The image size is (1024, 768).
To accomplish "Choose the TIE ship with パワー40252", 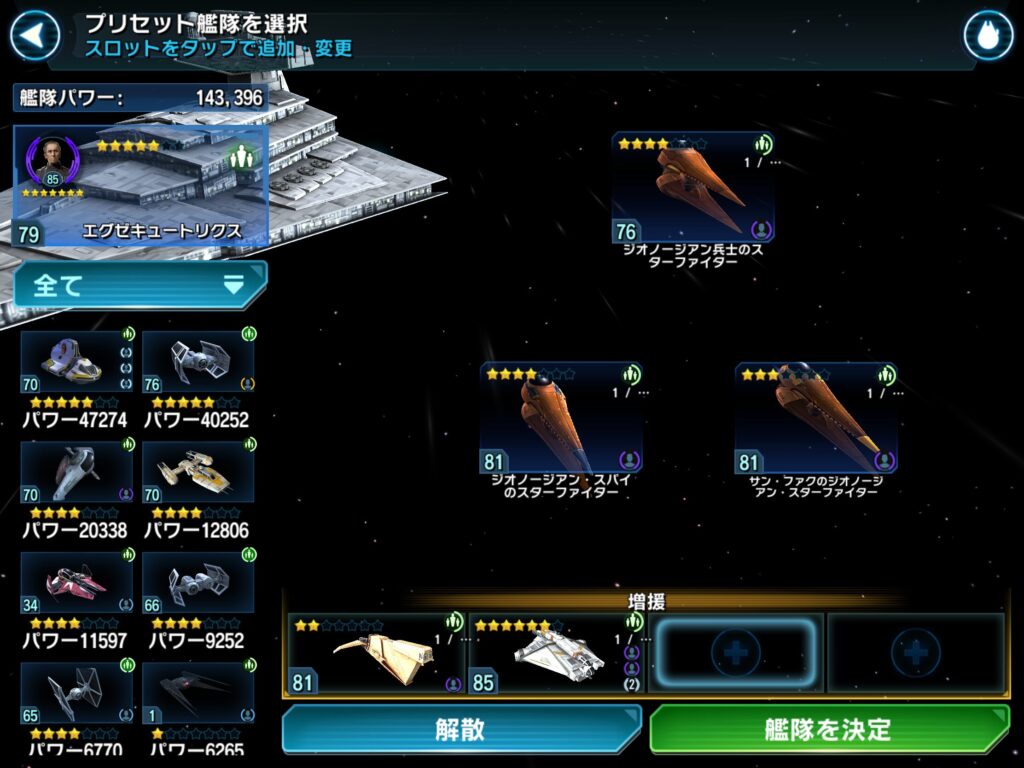I will (198, 363).
